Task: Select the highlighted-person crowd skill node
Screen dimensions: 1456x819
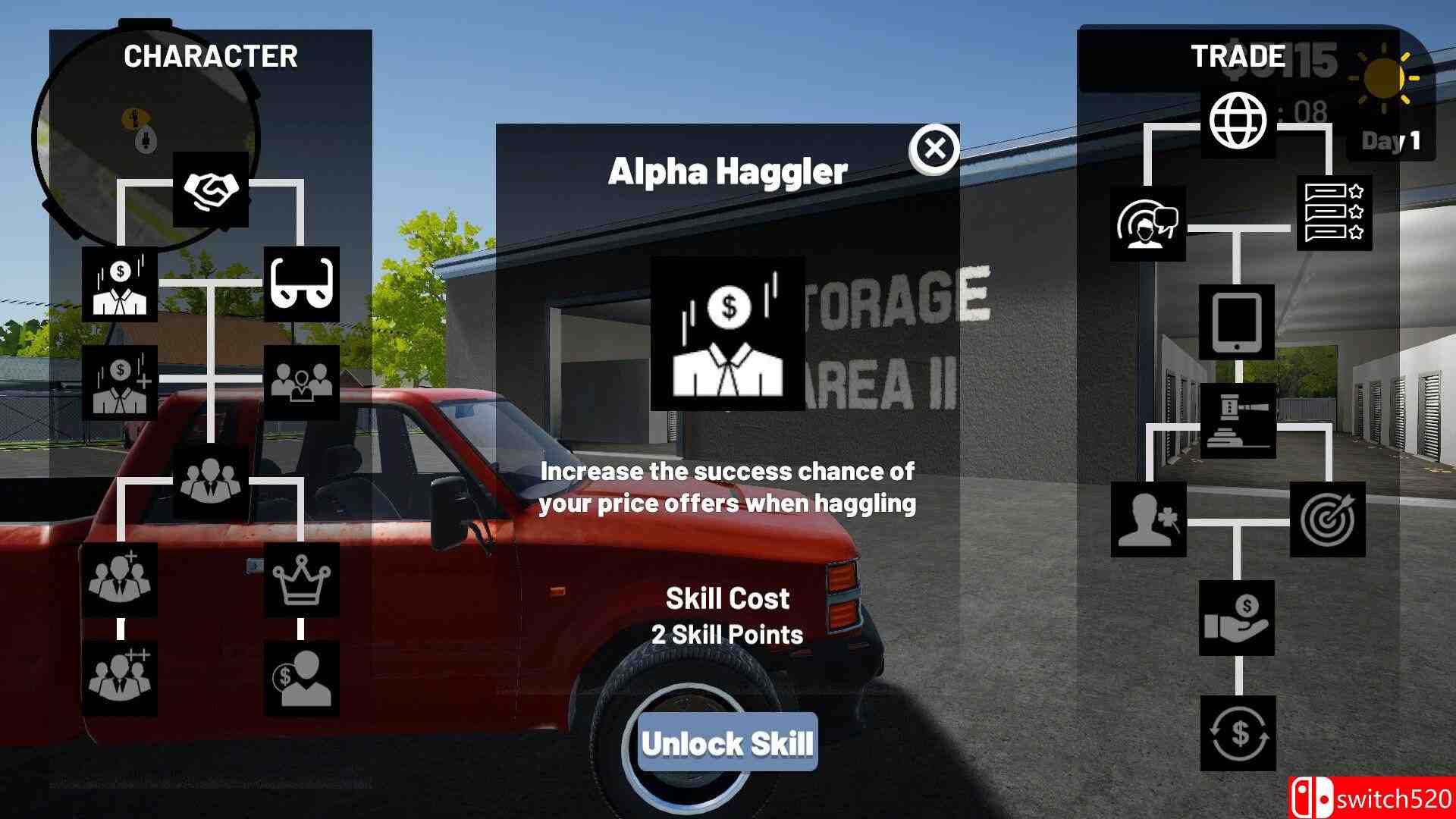Action: pyautogui.click(x=302, y=383)
